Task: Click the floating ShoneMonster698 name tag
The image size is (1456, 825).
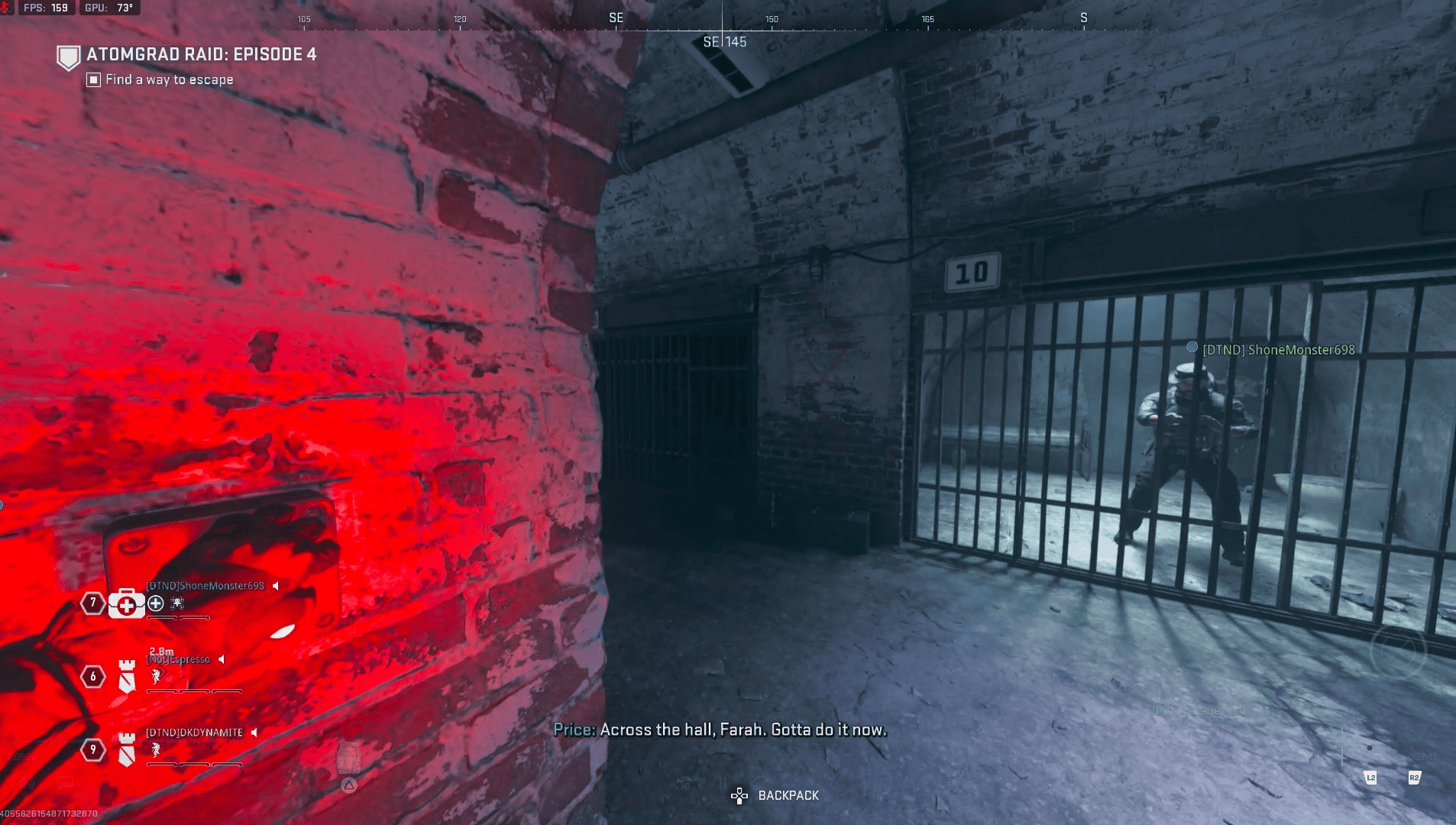Action: [x=1278, y=350]
